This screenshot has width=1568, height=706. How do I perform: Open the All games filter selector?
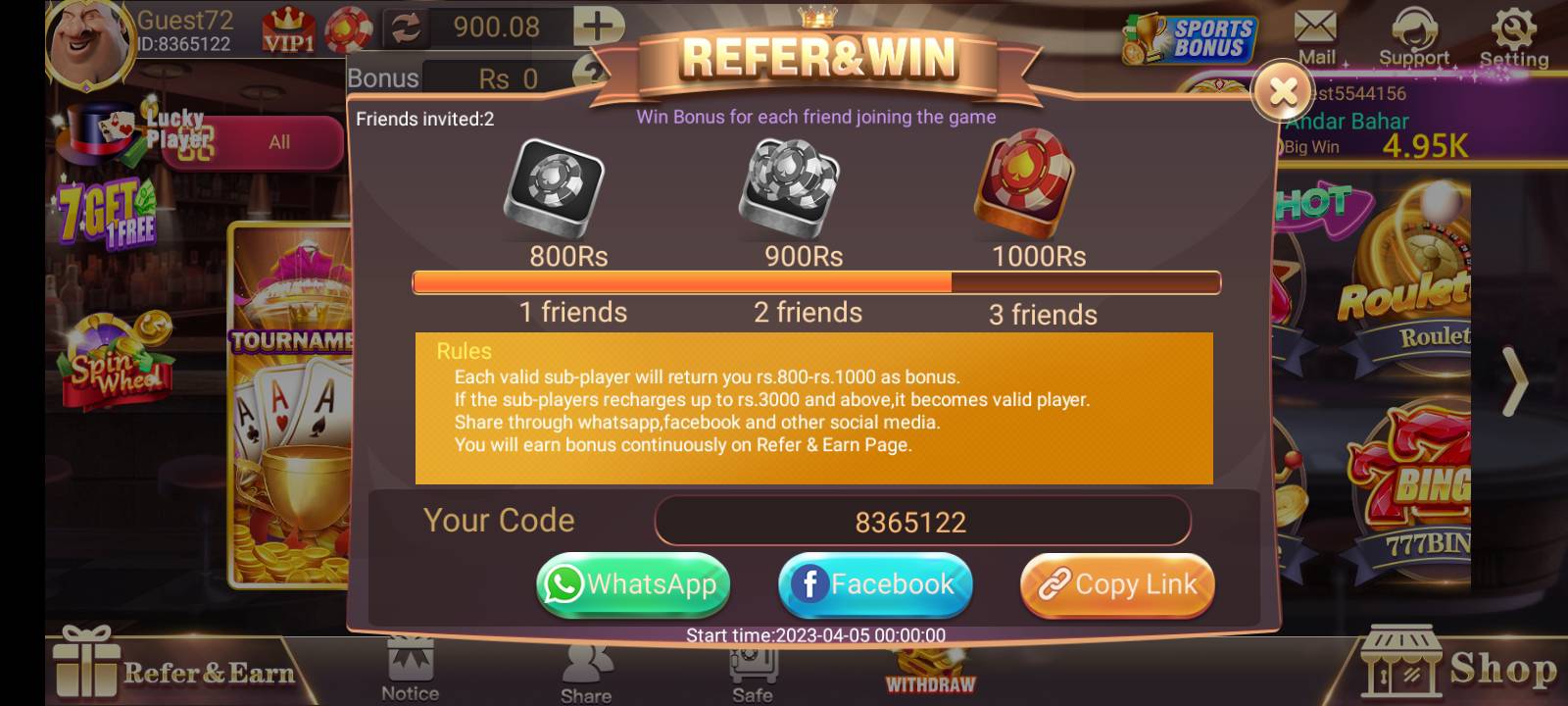[x=277, y=142]
